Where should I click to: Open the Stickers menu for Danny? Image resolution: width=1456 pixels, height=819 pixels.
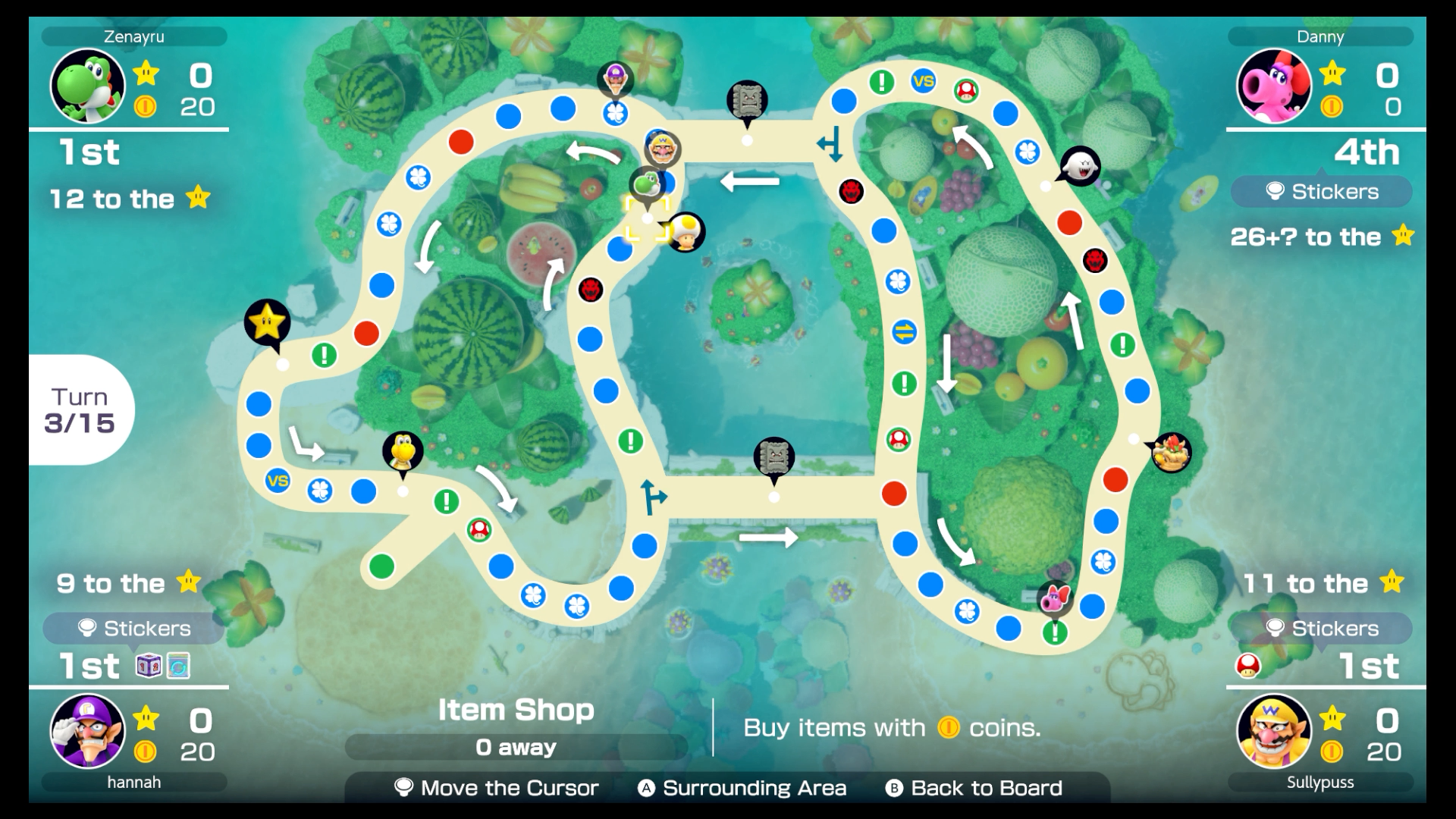(x=1321, y=192)
